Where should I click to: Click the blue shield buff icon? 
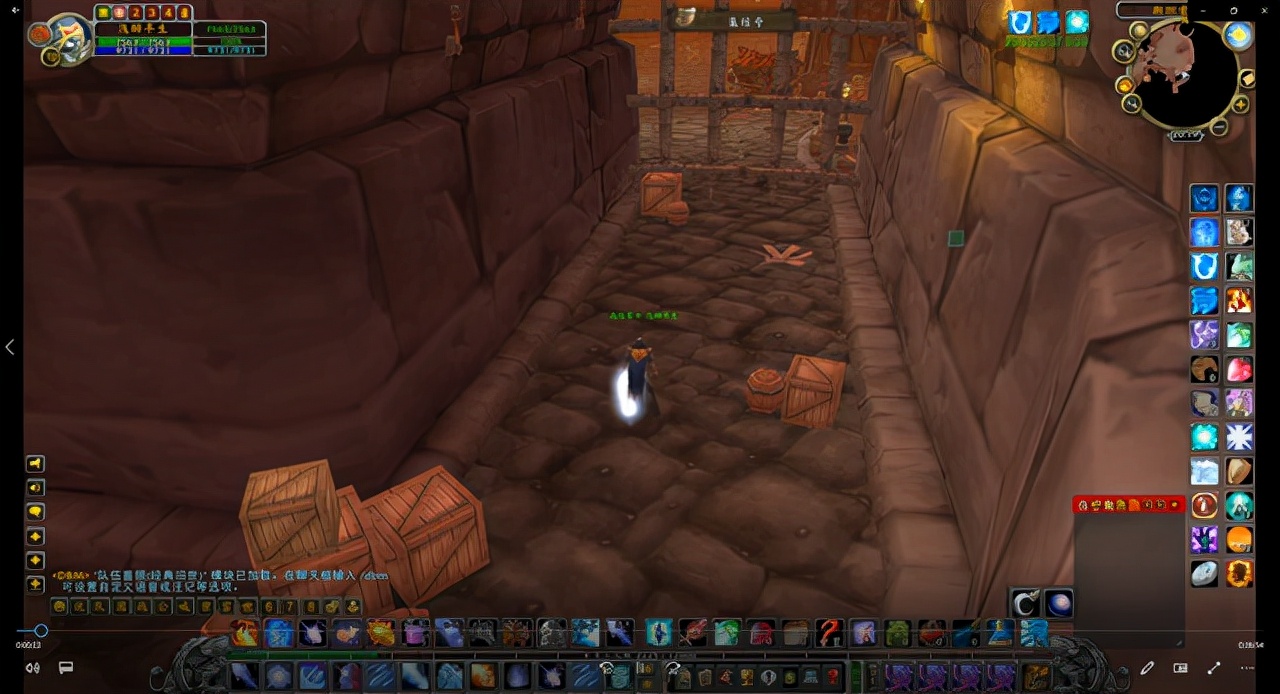coord(1019,22)
